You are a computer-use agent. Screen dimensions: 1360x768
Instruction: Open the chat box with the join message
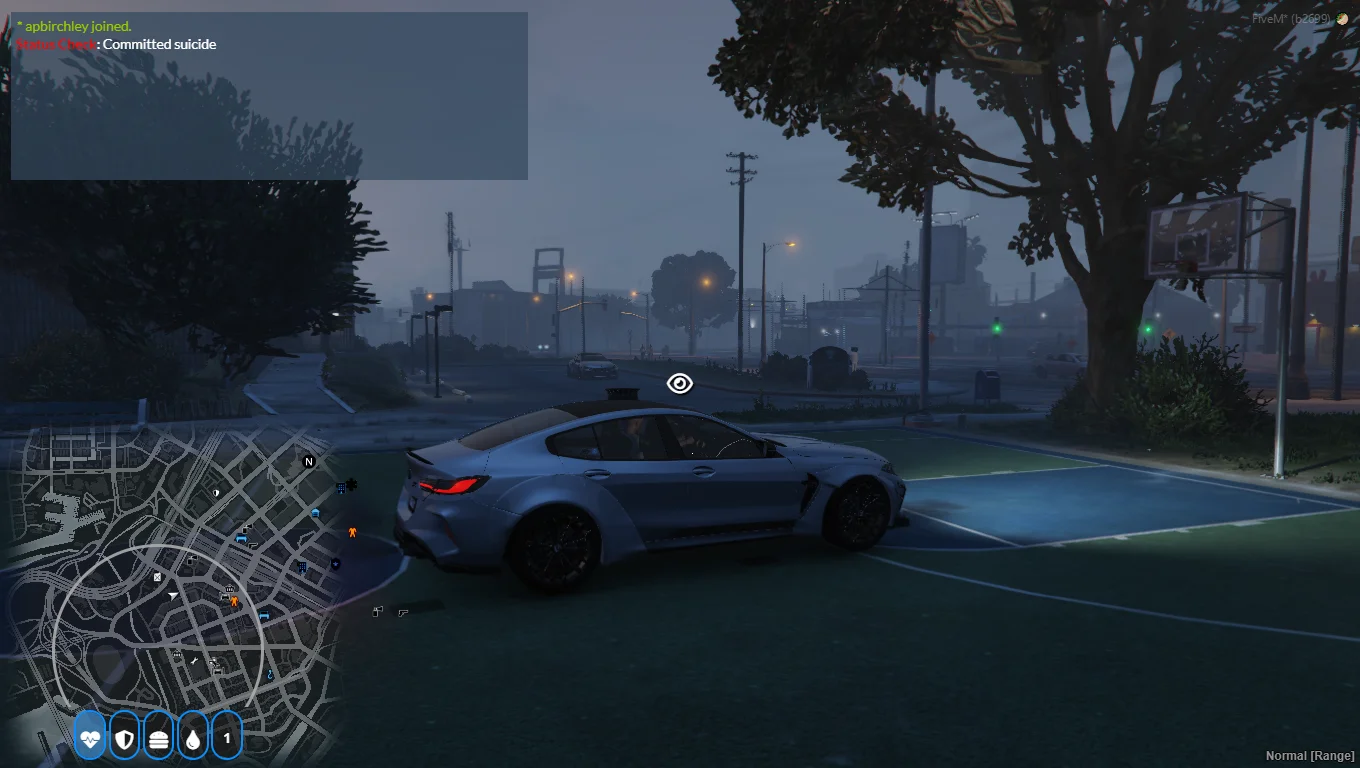(269, 96)
